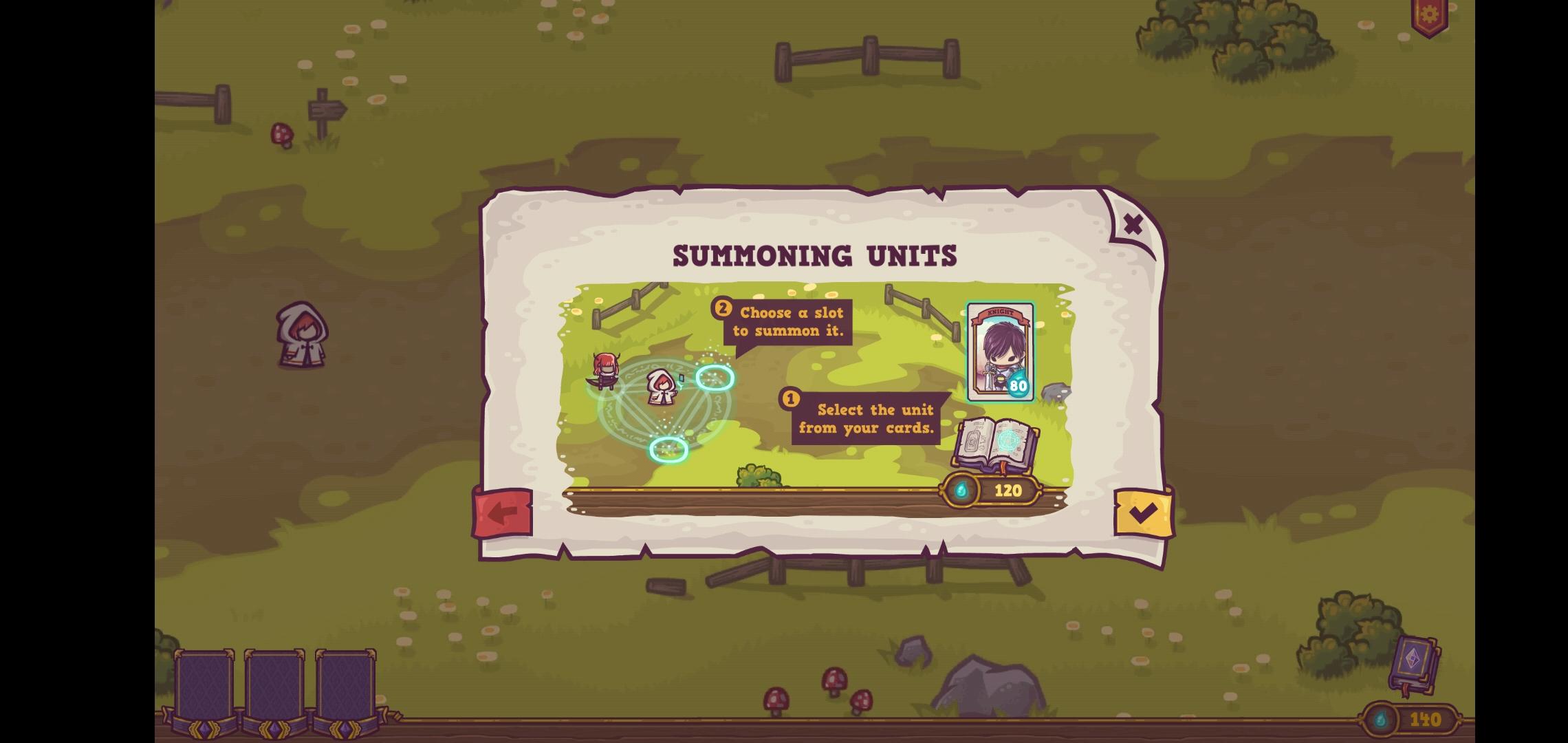Confirm with the yellow checkmark button
This screenshot has width=1568, height=743.
point(1144,511)
